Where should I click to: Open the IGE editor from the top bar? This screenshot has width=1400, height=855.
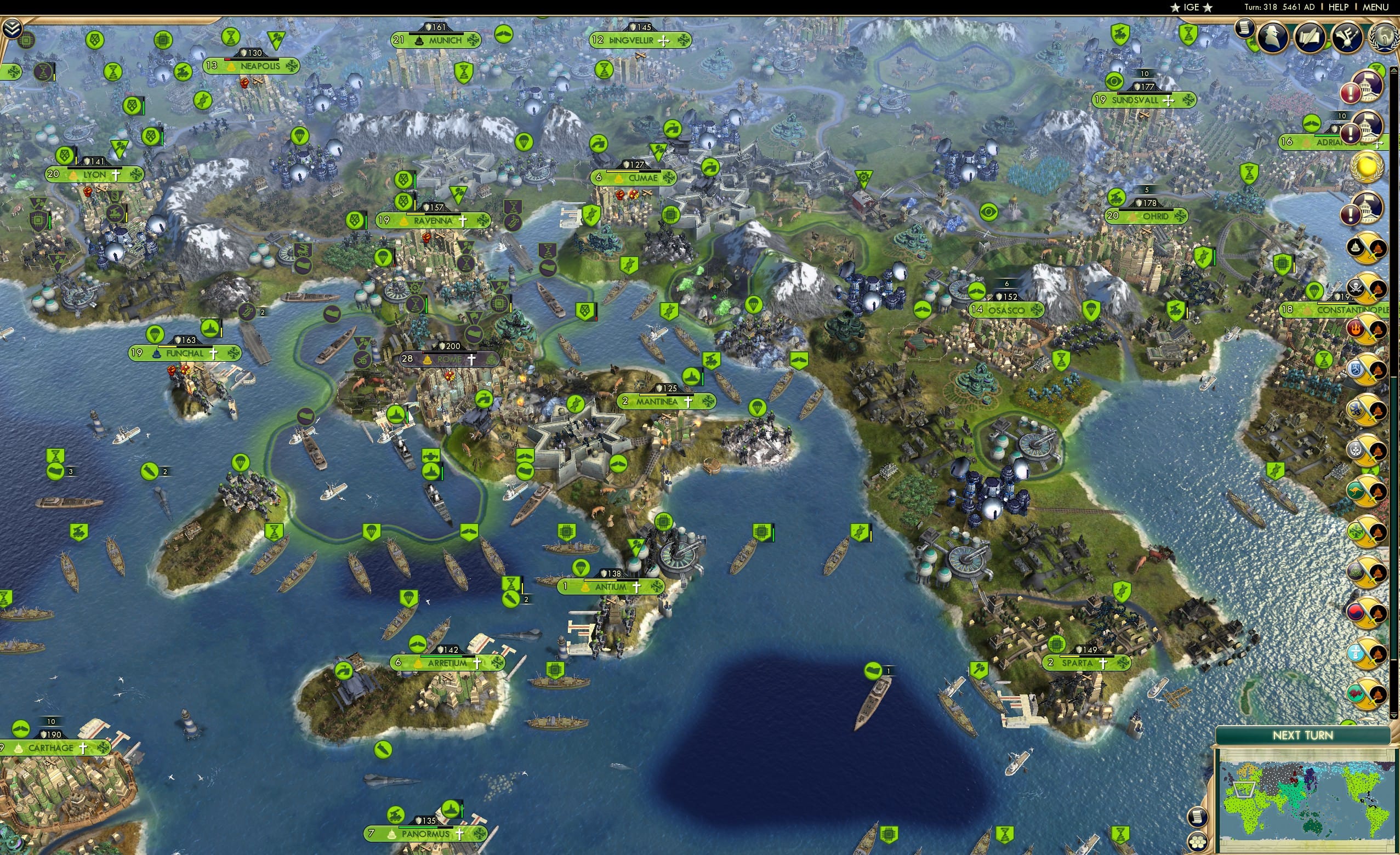tap(1191, 7)
